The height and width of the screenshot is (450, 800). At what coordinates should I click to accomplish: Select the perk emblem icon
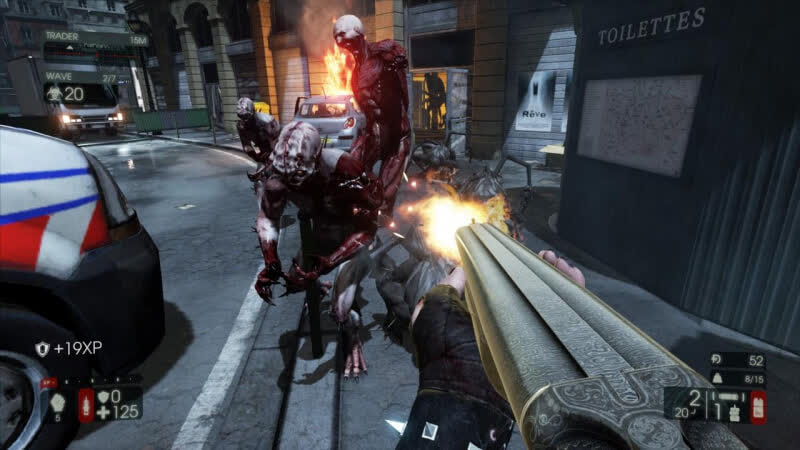(x=55, y=400)
